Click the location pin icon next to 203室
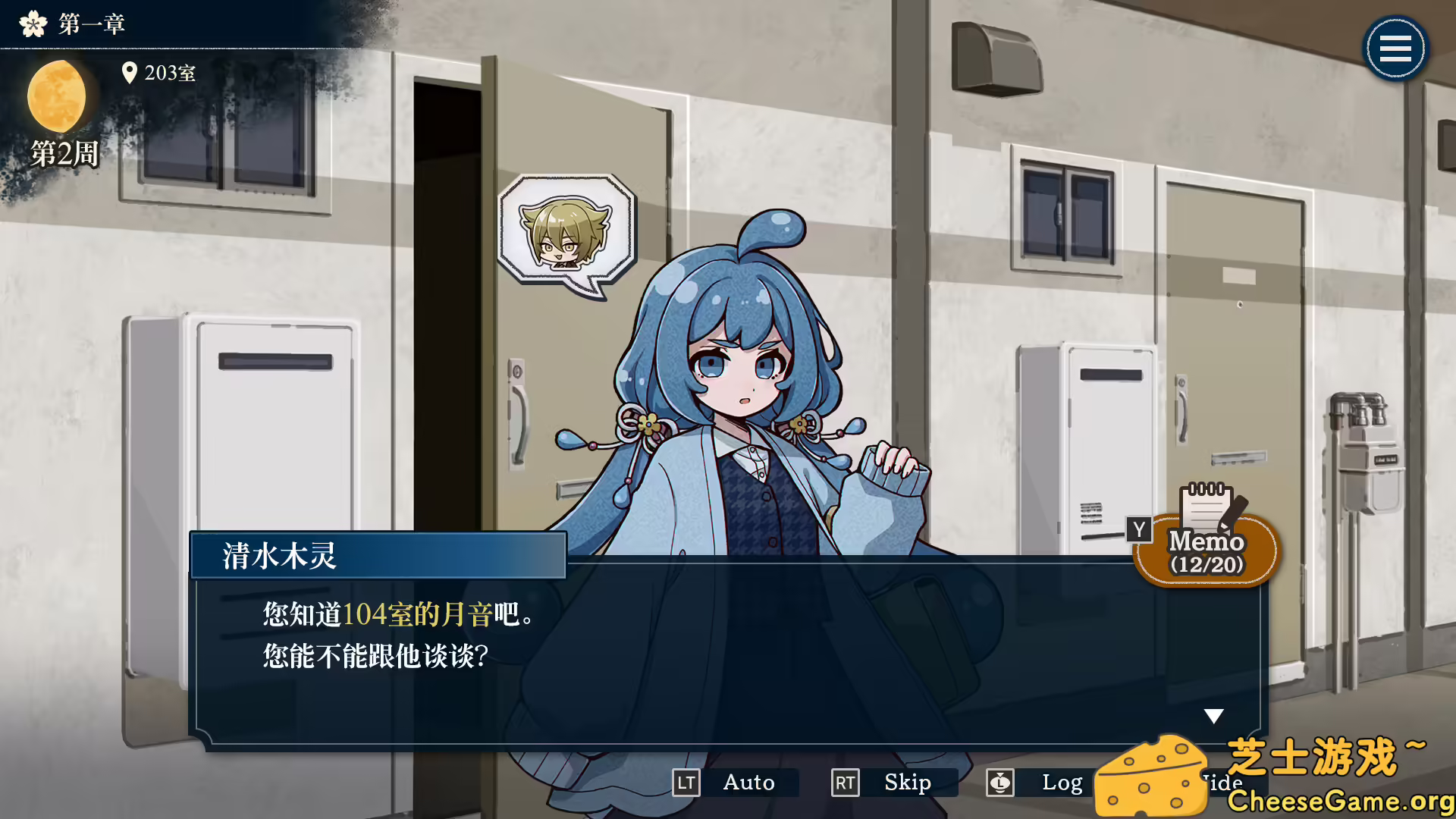 (130, 73)
